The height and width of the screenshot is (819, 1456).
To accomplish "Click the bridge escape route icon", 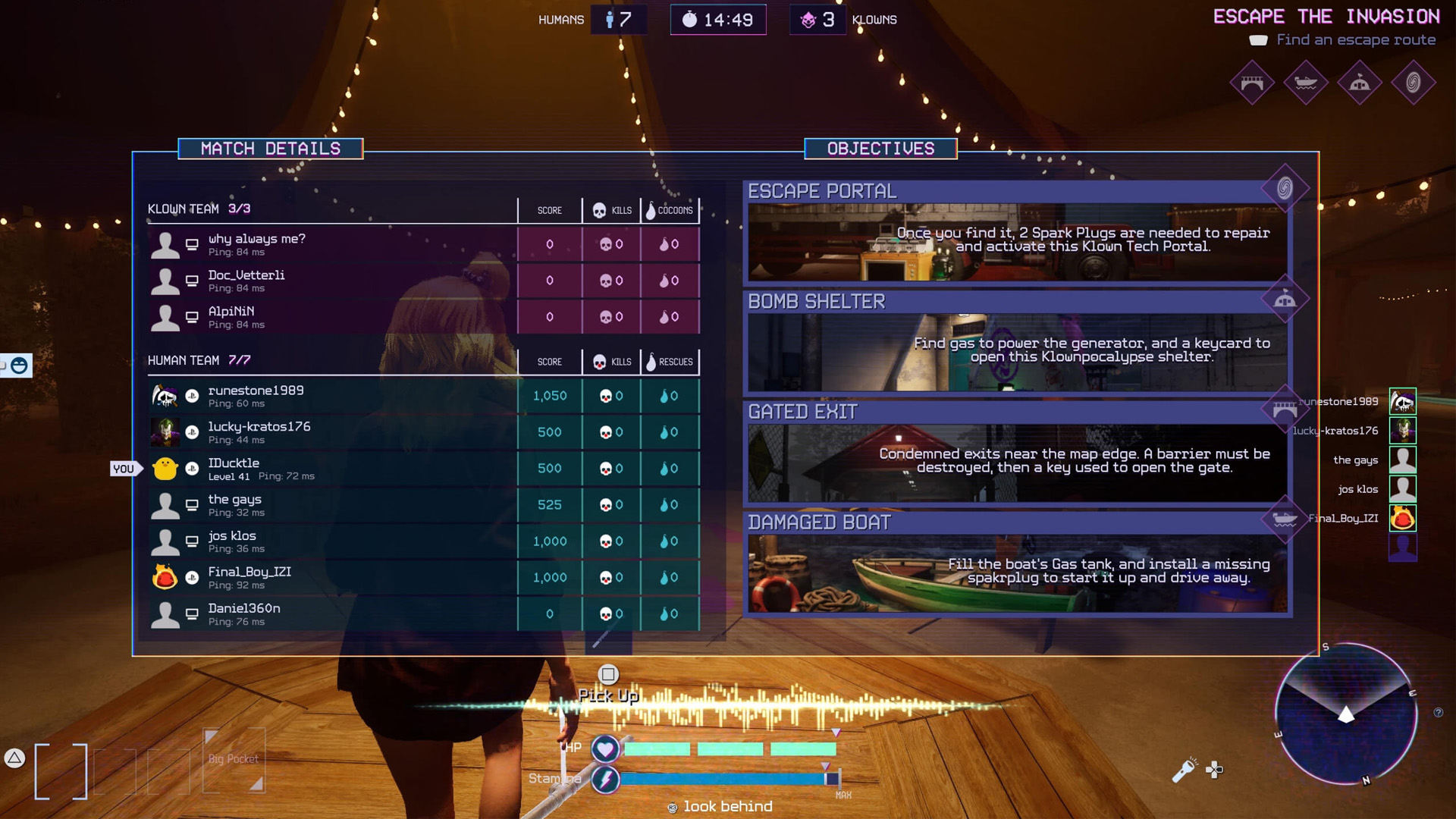I will (x=1252, y=82).
